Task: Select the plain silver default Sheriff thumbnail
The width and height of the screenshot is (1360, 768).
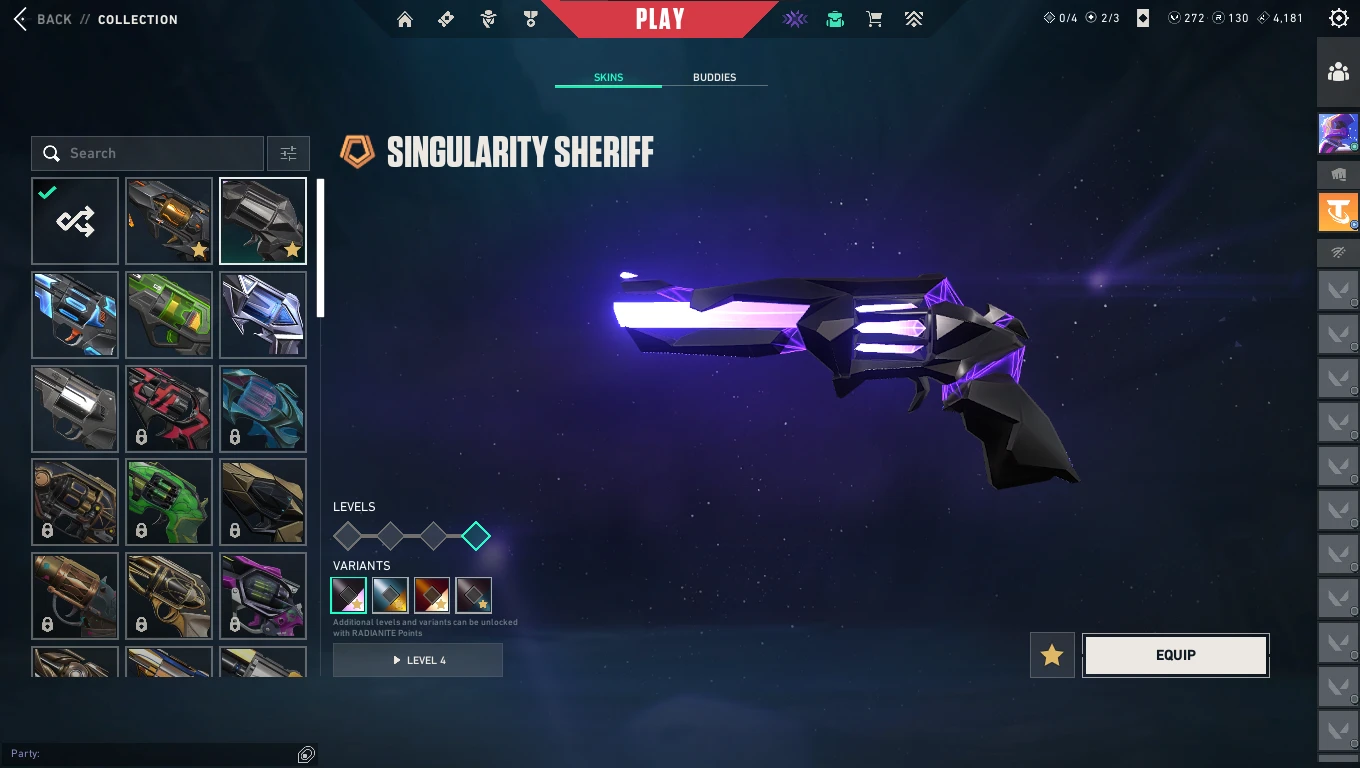Action: pos(75,409)
